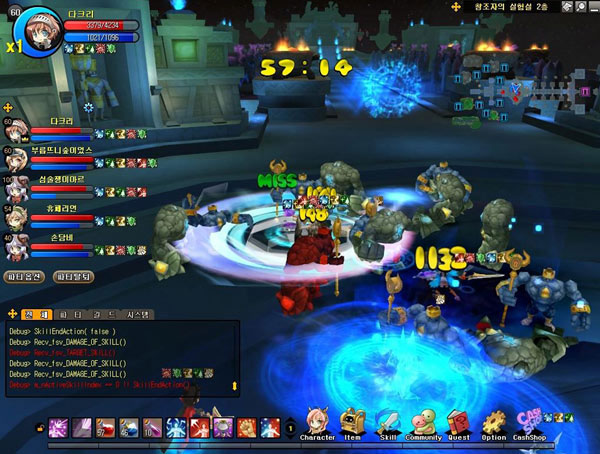Click the debug chat log window
The width and height of the screenshot is (600, 454).
point(120,357)
